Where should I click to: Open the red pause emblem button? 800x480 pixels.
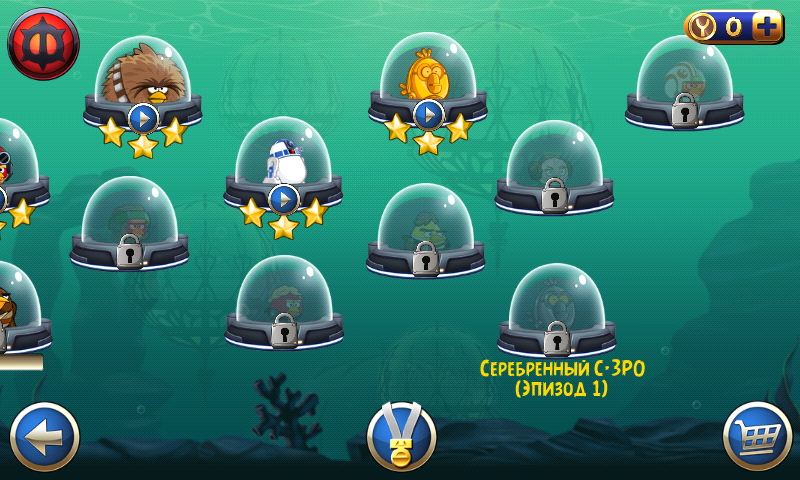point(43,44)
